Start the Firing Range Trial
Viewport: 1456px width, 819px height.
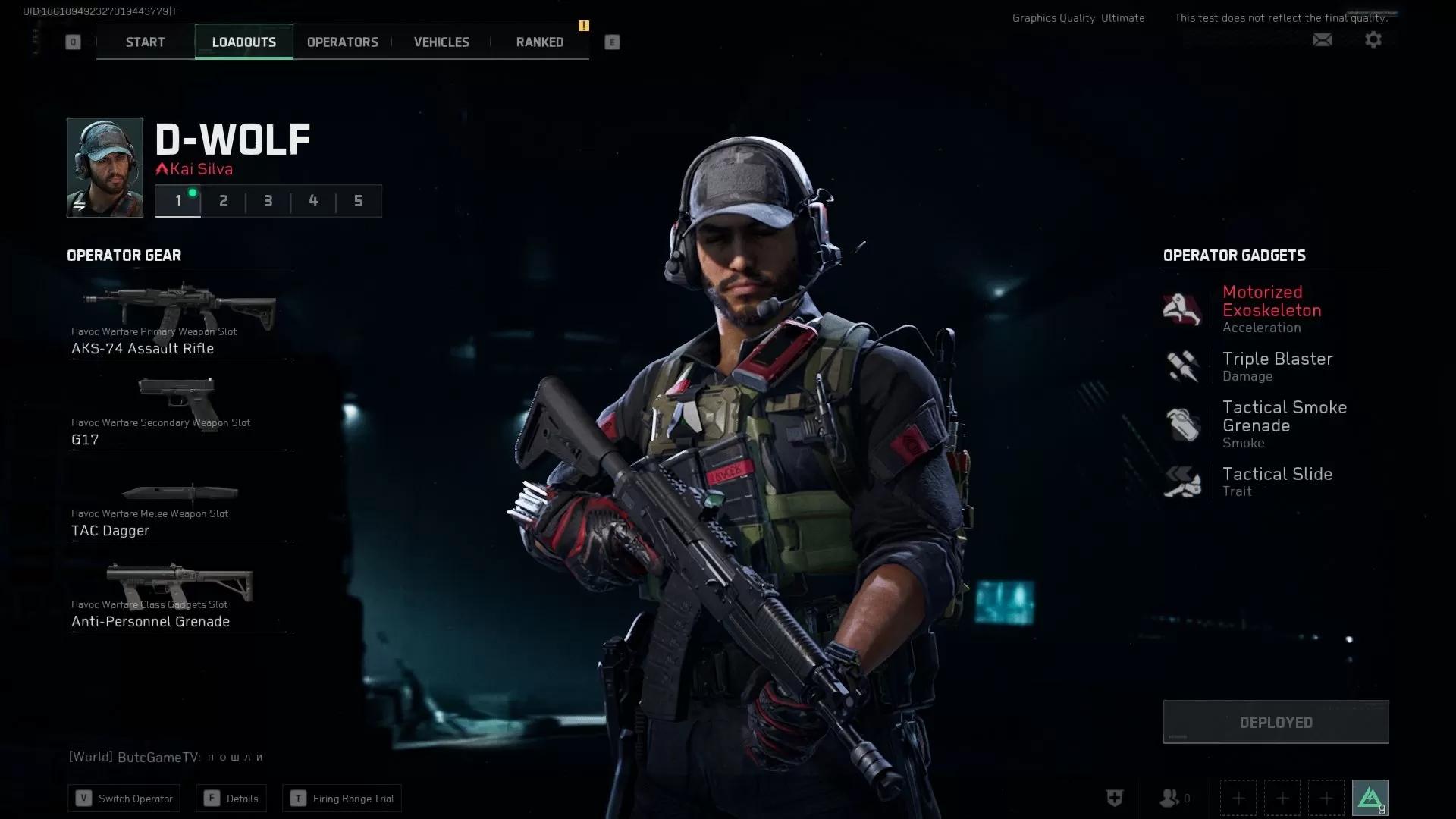click(x=341, y=798)
